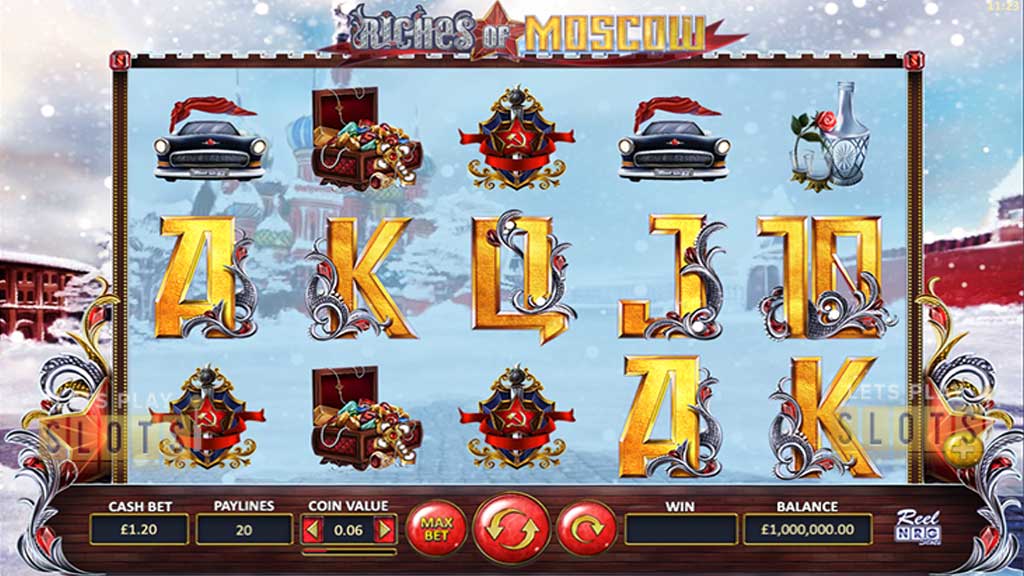Screen dimensions: 1024x576
Task: Start autoplay with the single-arrow button
Action: tap(585, 527)
